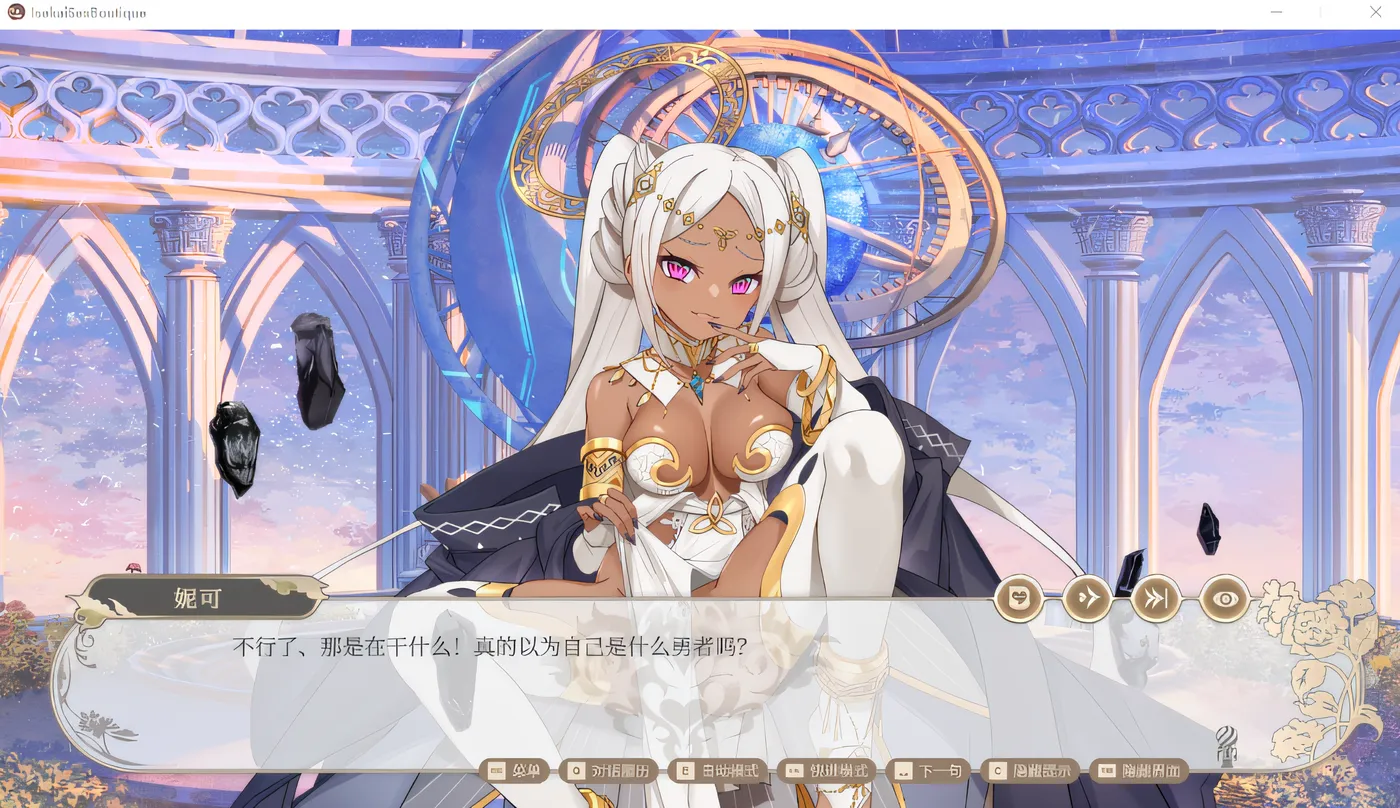The width and height of the screenshot is (1400, 808).
Task: Open the 菜单 game menu
Action: coord(515,770)
